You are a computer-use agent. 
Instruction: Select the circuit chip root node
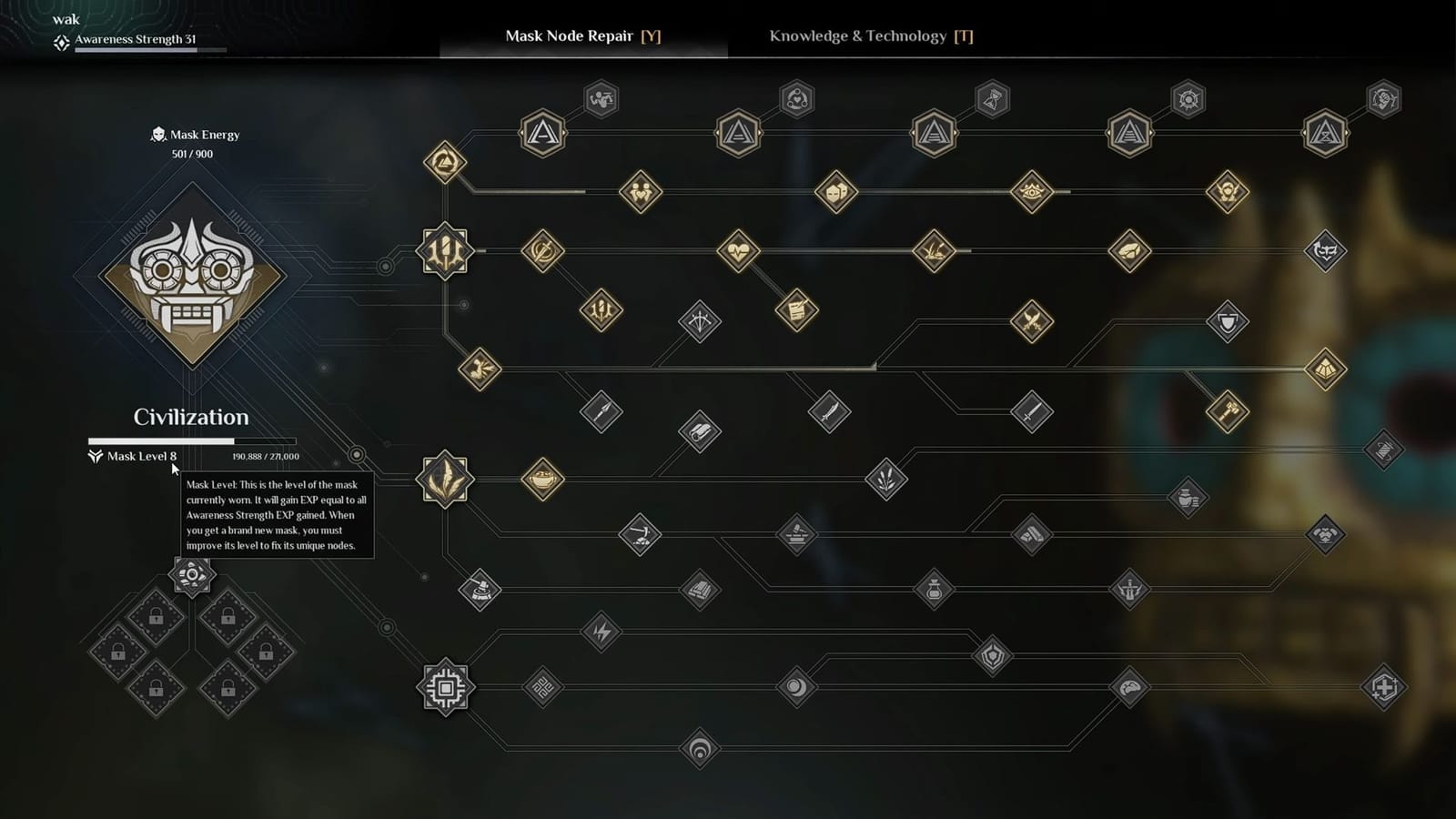point(446,689)
